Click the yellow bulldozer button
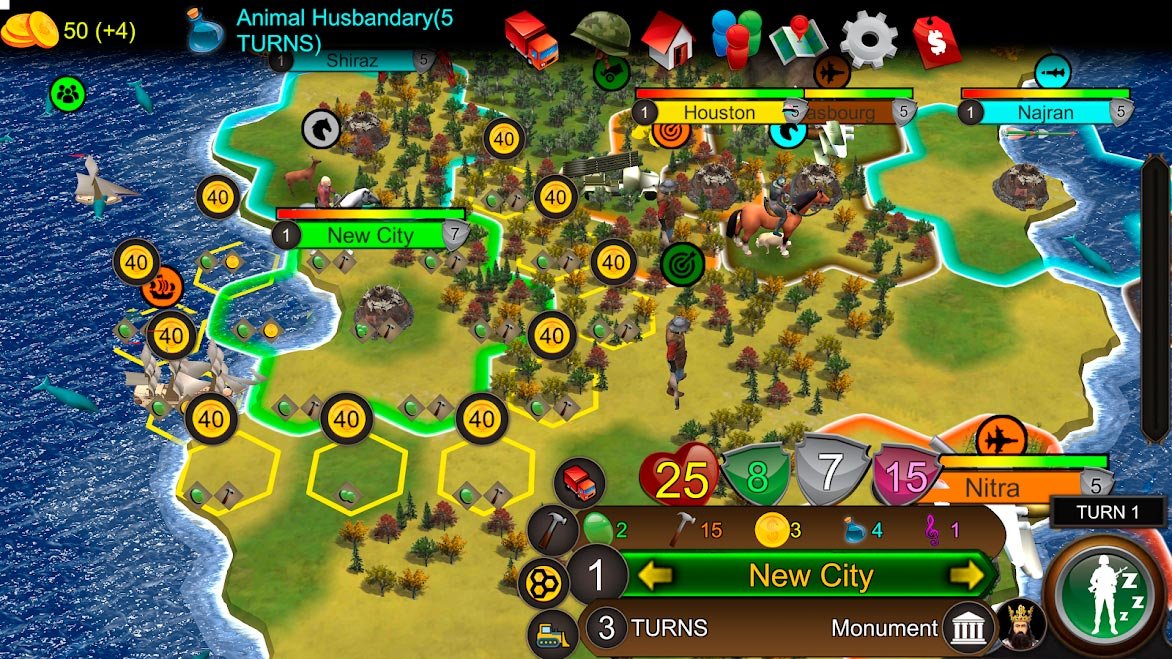Screen dimensions: 1172x659 [553, 636]
